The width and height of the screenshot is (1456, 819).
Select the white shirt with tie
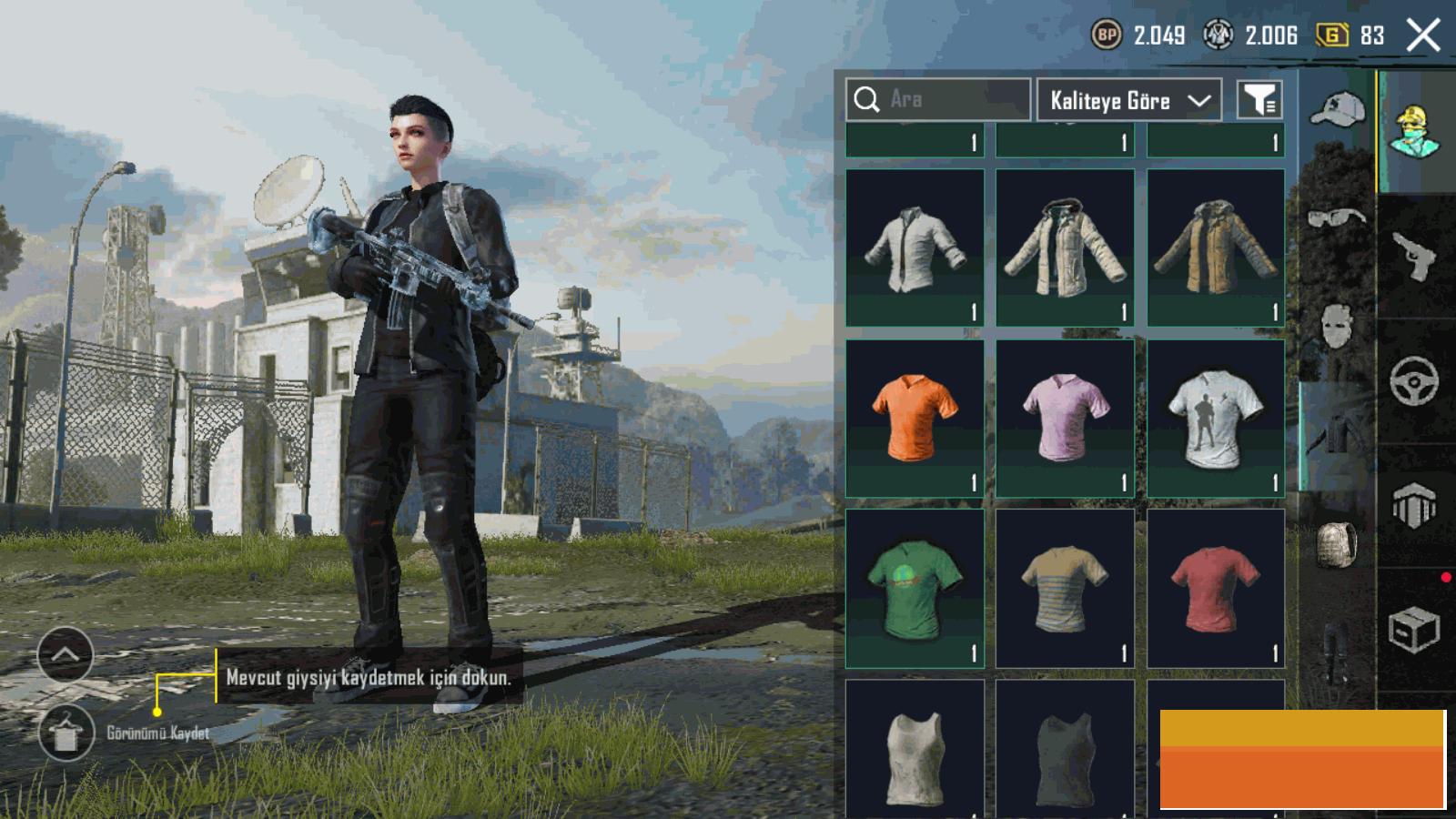pos(915,248)
